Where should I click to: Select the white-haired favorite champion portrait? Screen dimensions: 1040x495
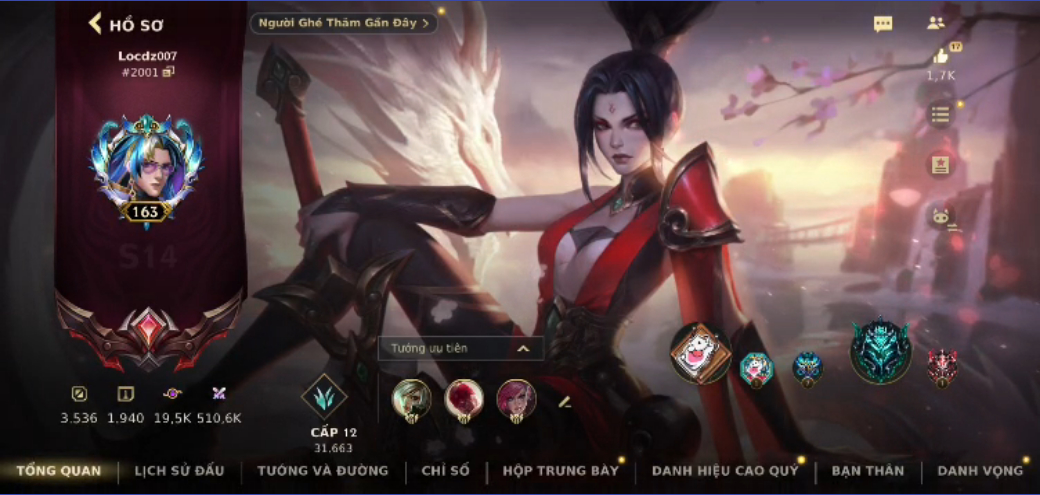pos(411,398)
